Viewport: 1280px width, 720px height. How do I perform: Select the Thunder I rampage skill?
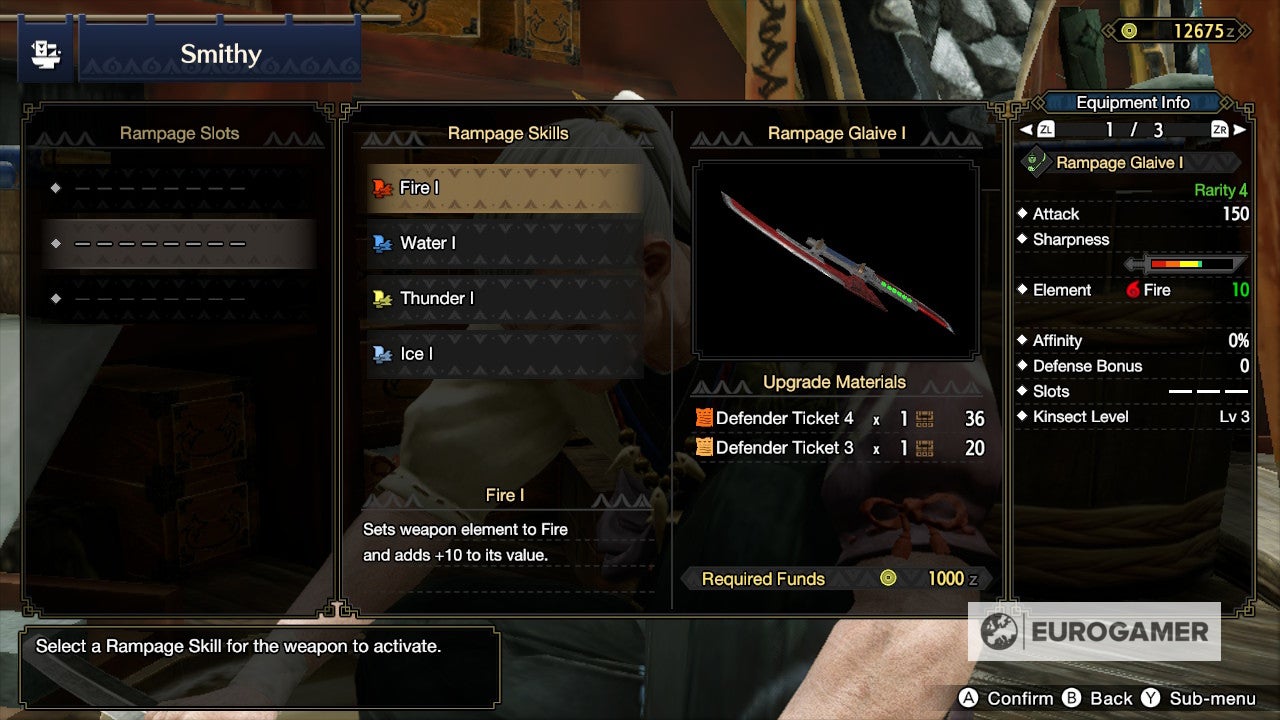(500, 298)
